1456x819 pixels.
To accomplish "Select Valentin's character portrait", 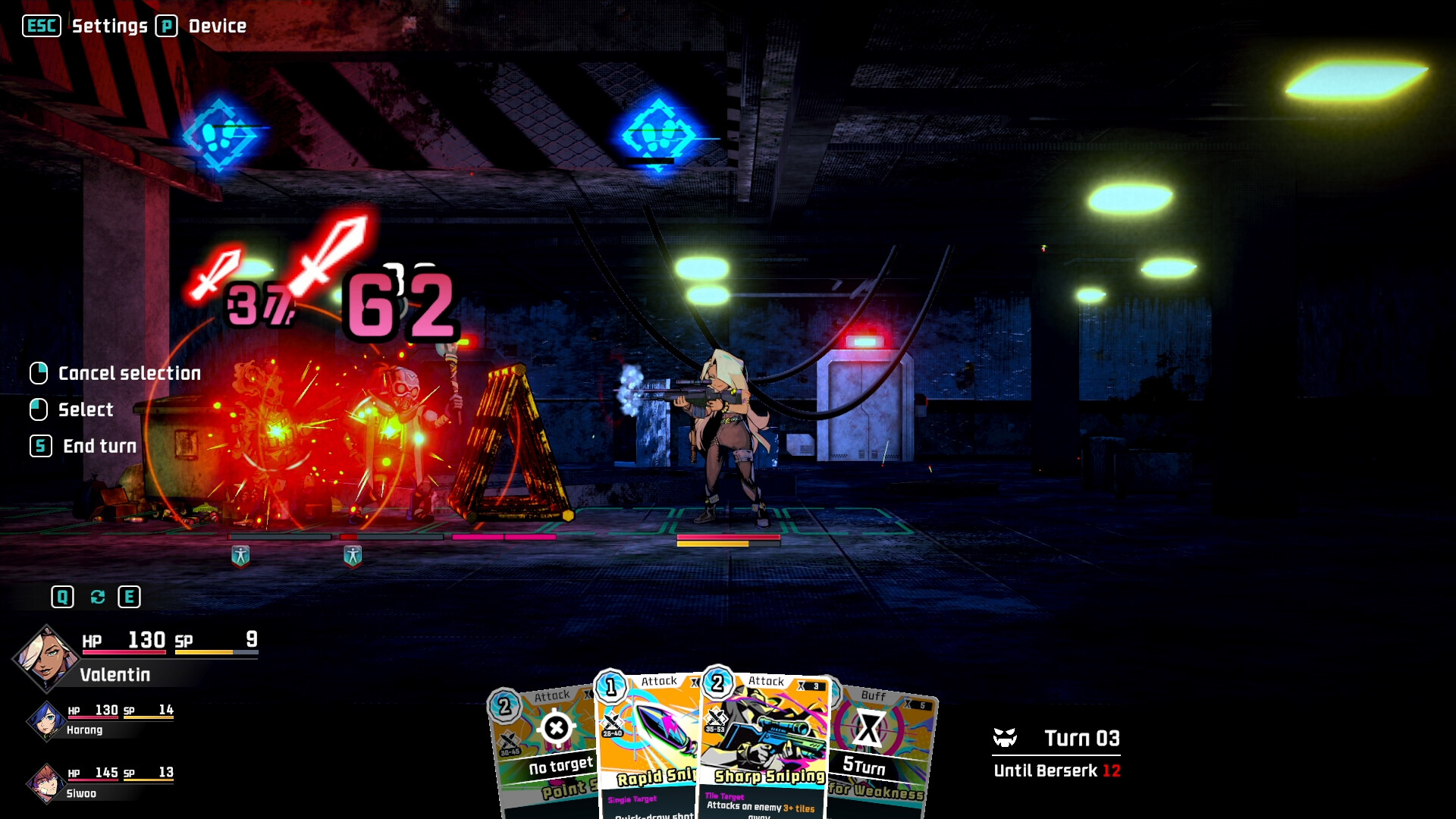I will (45, 657).
